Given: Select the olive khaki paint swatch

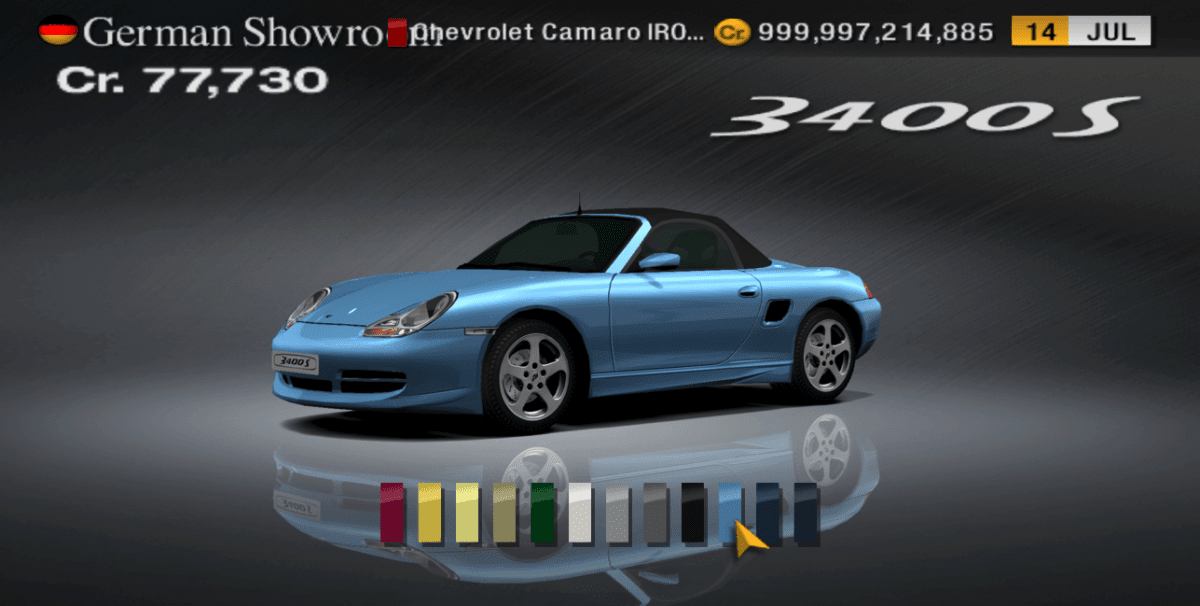Looking at the screenshot, I should 505,512.
